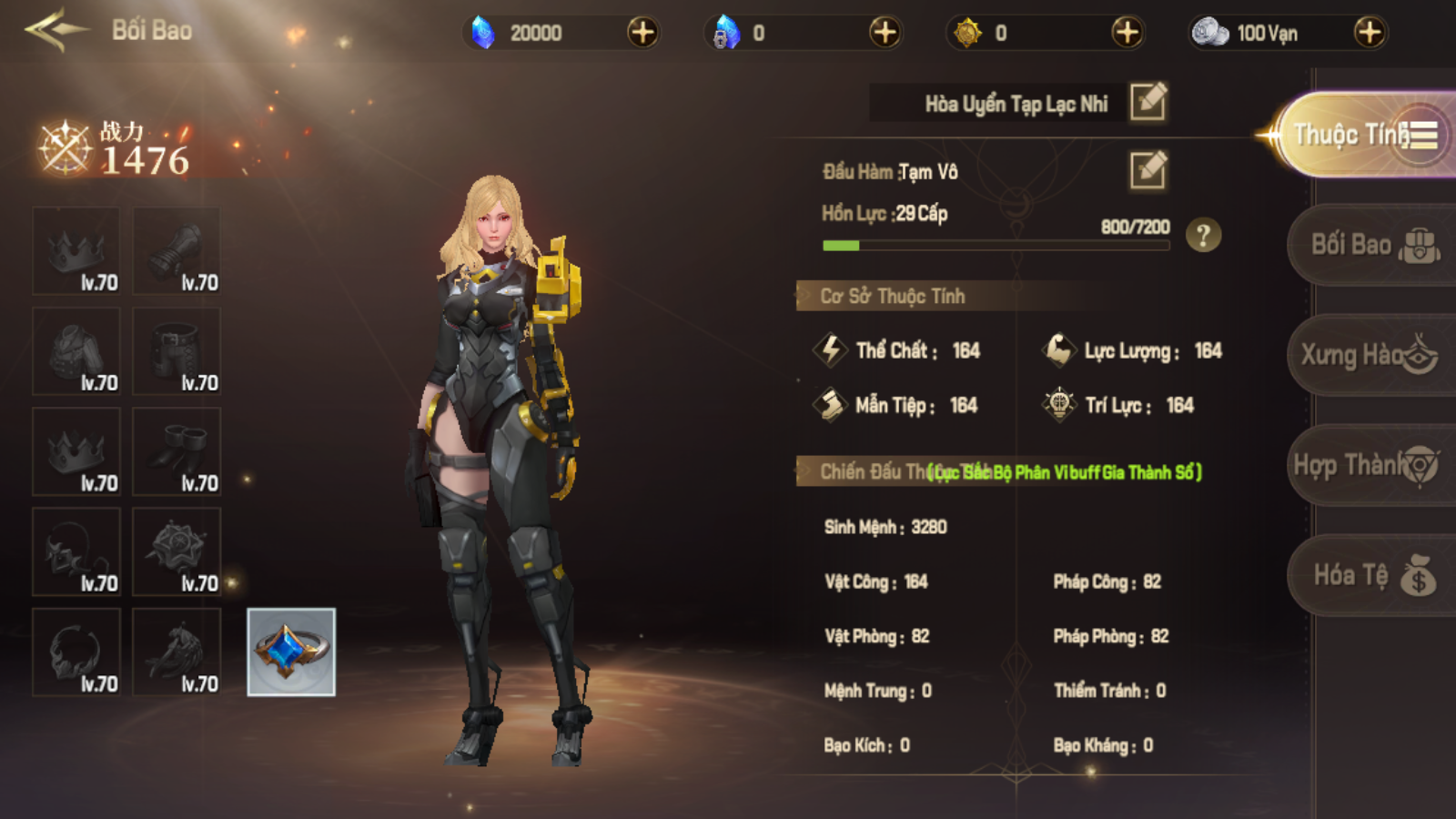1456x819 pixels.
Task: Select the rose brooch equipment slot
Action: [x=177, y=551]
